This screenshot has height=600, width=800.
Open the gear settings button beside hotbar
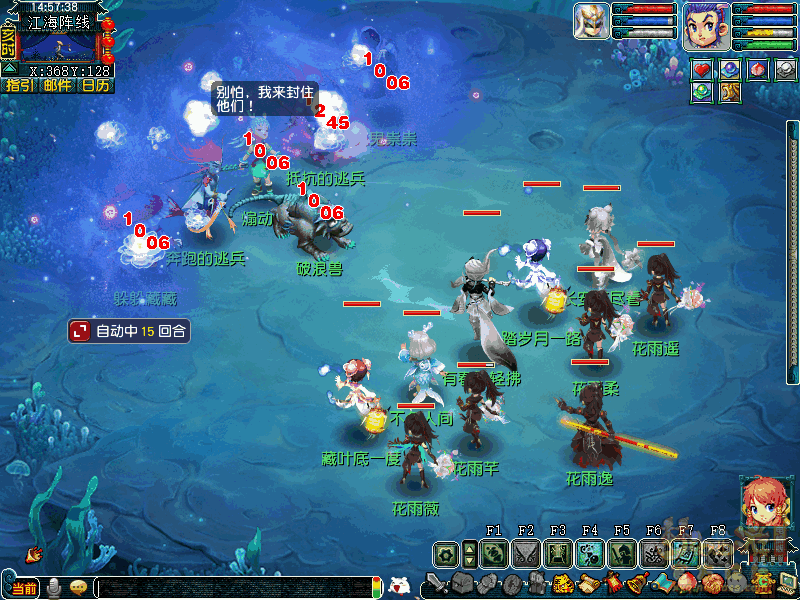(442, 553)
